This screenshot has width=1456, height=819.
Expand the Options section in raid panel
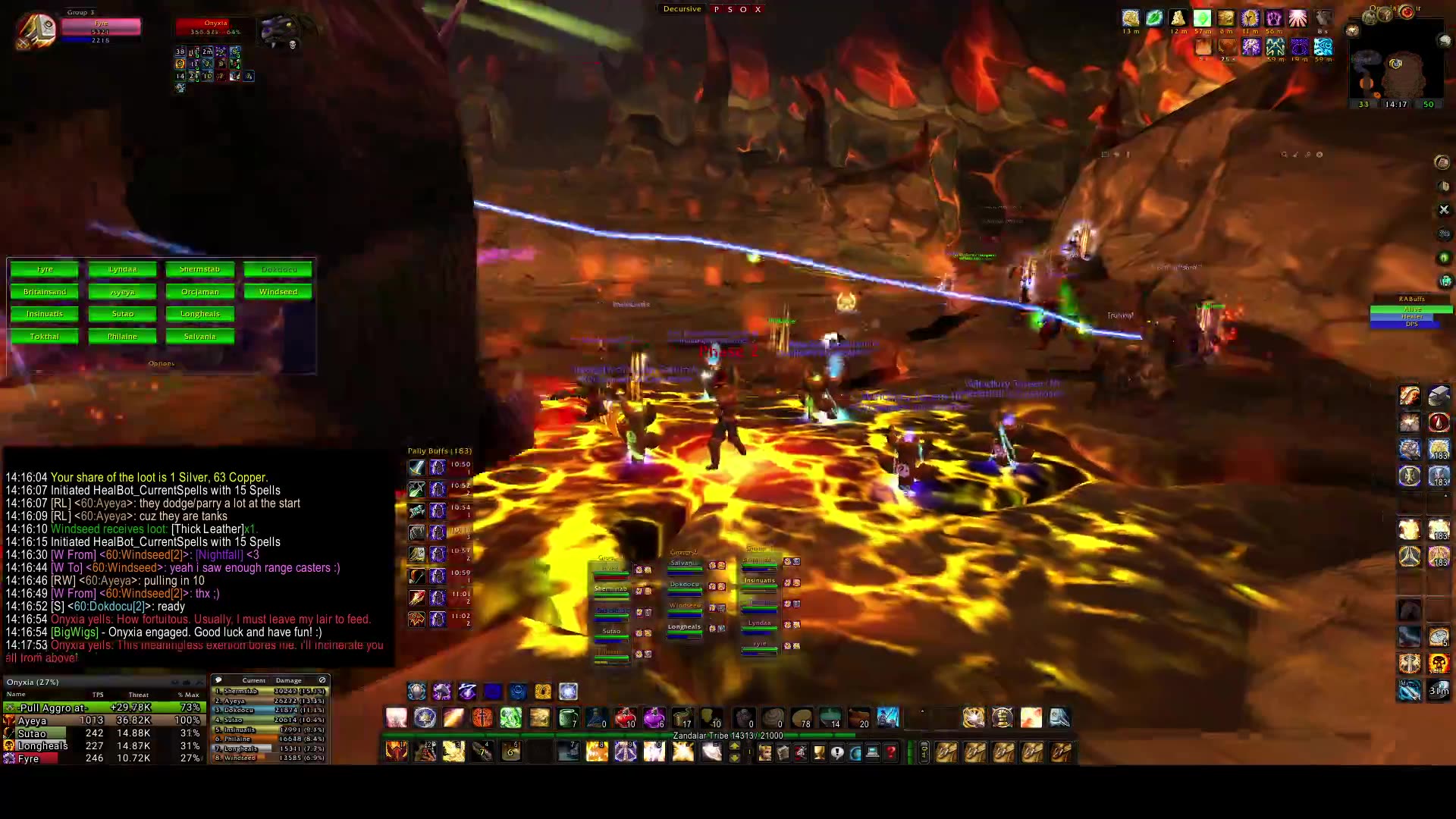click(x=162, y=363)
